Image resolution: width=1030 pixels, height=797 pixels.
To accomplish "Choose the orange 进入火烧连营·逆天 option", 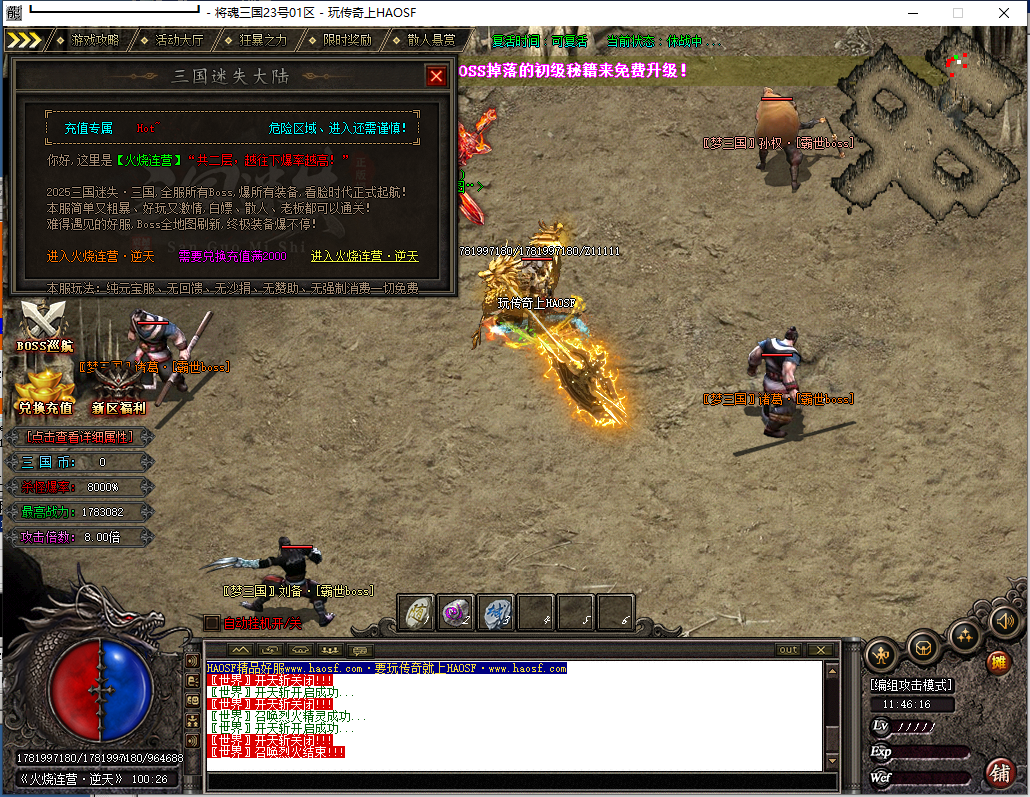I will (x=100, y=257).
